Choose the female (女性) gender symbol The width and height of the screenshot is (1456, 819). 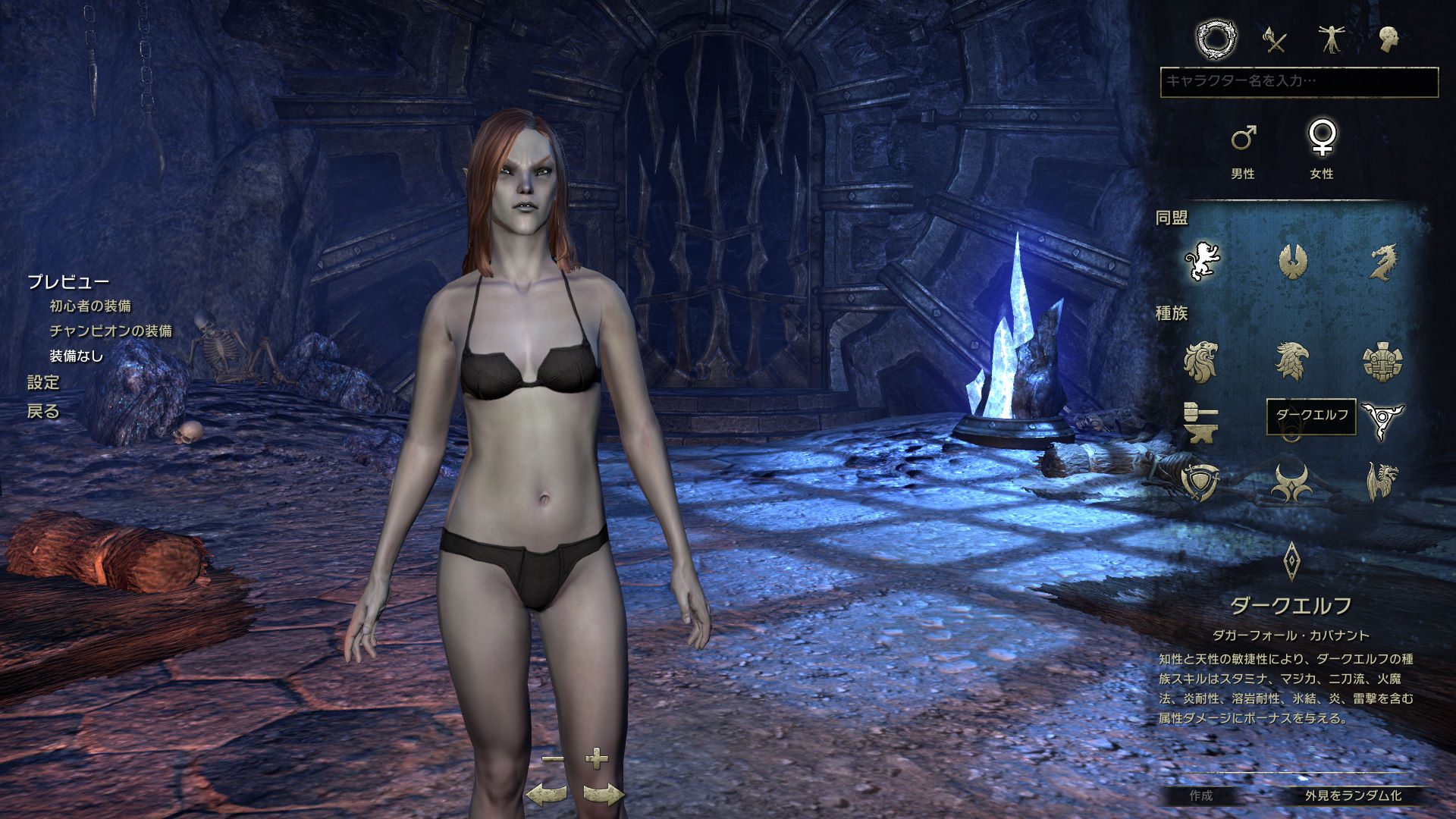coord(1322,138)
